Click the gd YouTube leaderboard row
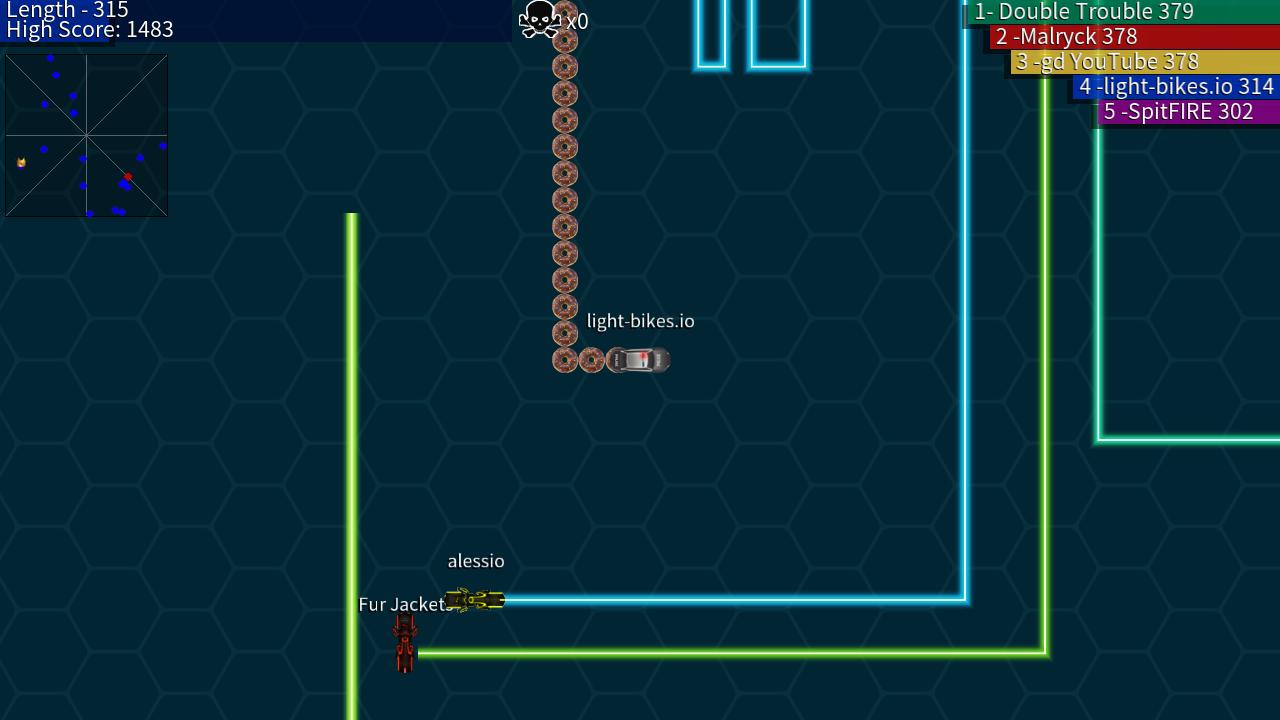The width and height of the screenshot is (1280, 720). coord(1107,62)
